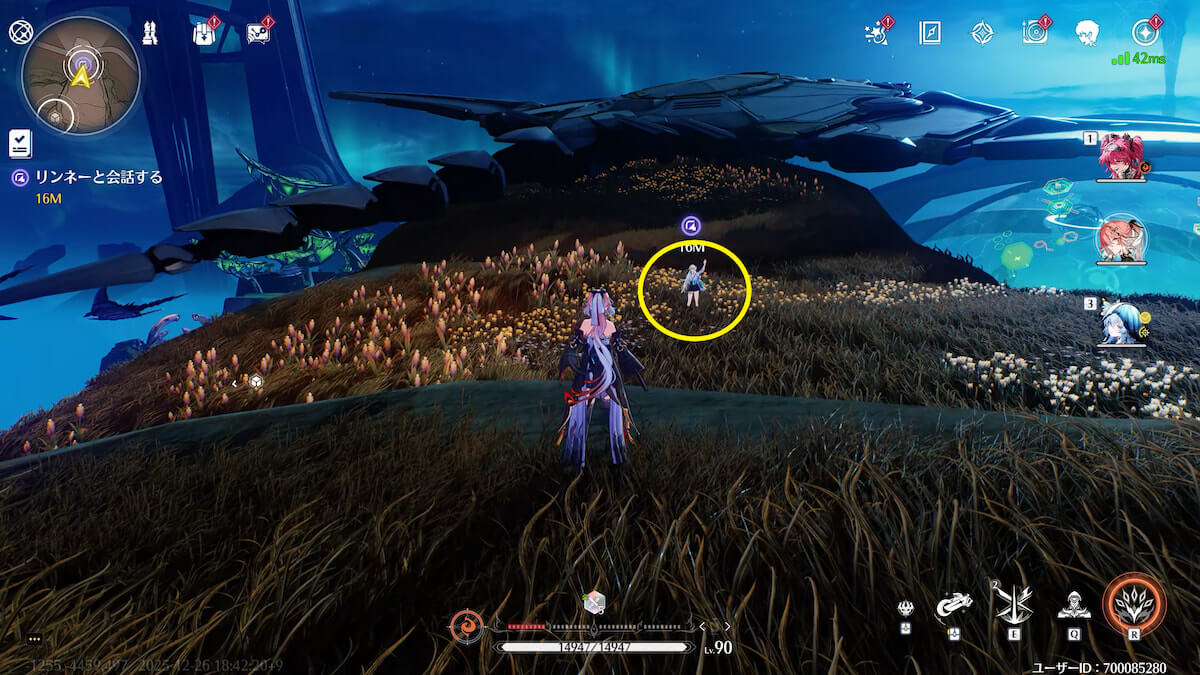Viewport: 1200px width, 675px height.
Task: Open the sparkling stars event icon
Action: [877, 32]
